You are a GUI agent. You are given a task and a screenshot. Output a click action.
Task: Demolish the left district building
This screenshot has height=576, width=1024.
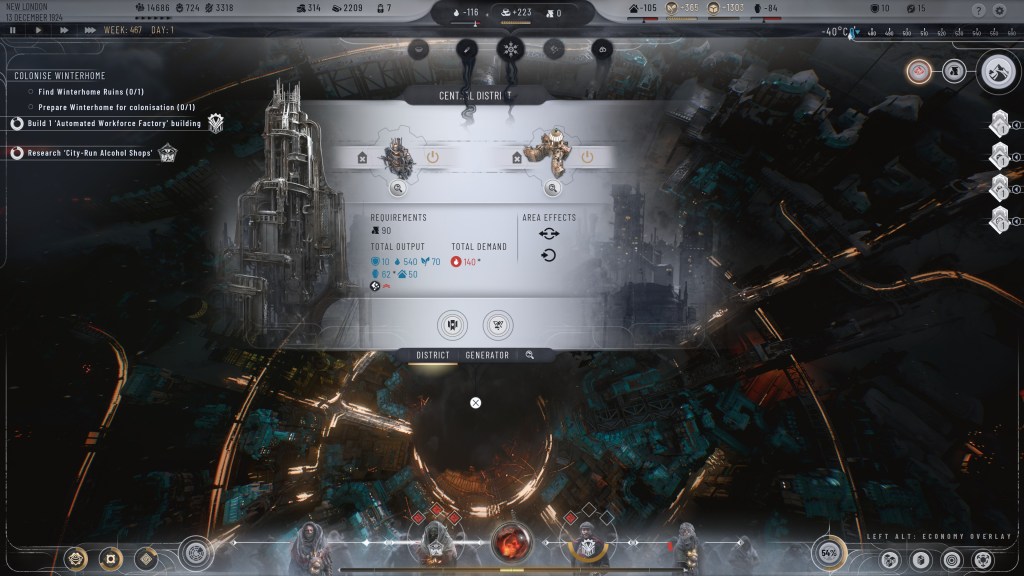point(362,157)
